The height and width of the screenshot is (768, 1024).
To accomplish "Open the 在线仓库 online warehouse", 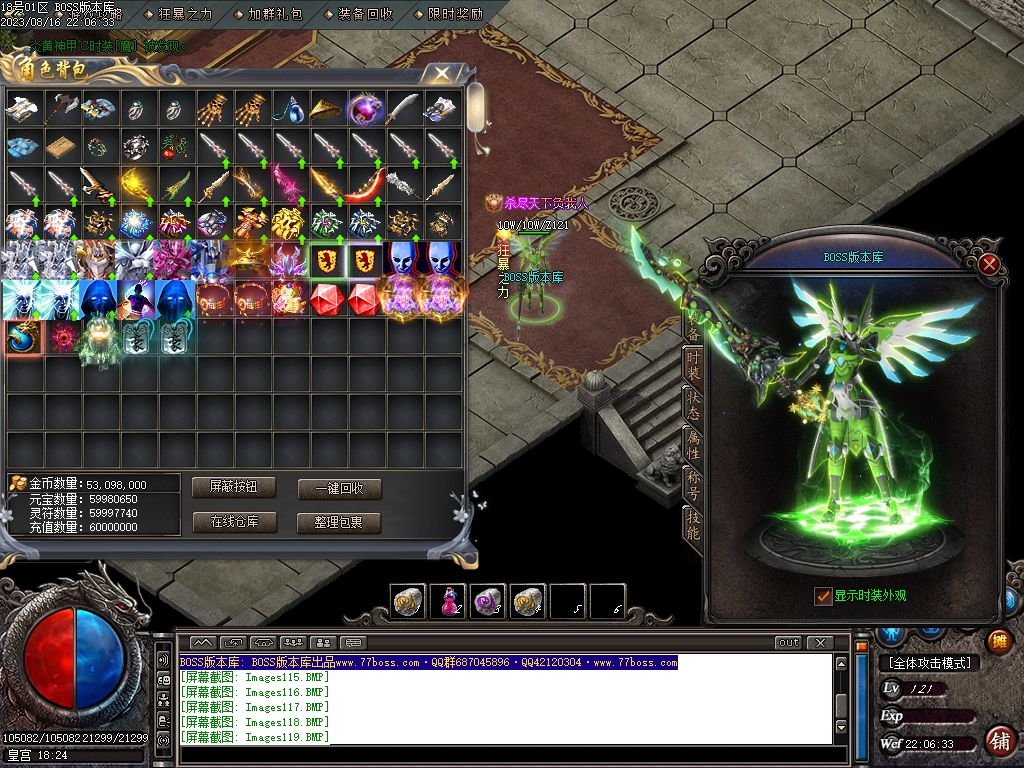I will point(234,522).
